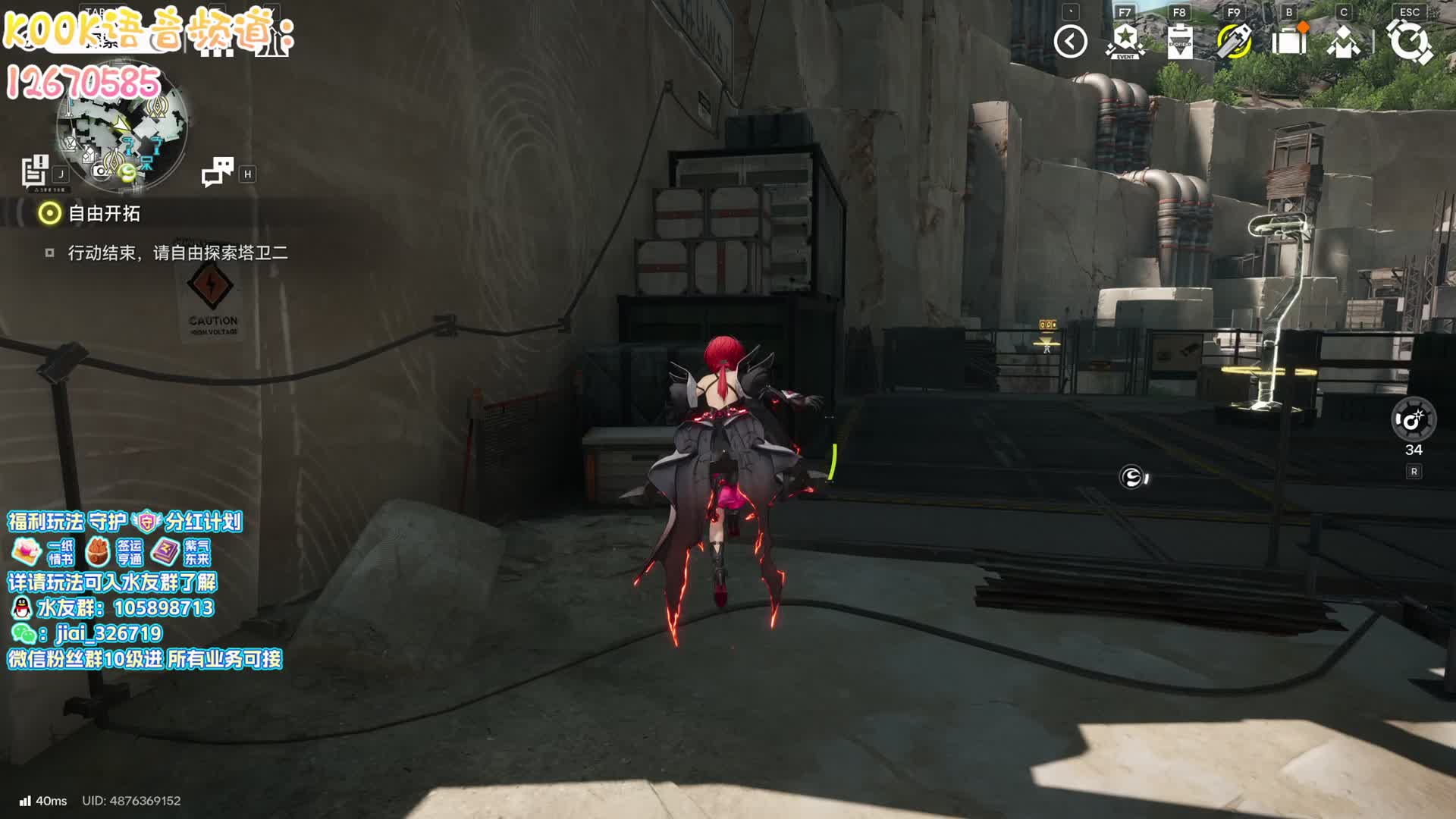Collapse the top bar with the back arrow

(1070, 42)
